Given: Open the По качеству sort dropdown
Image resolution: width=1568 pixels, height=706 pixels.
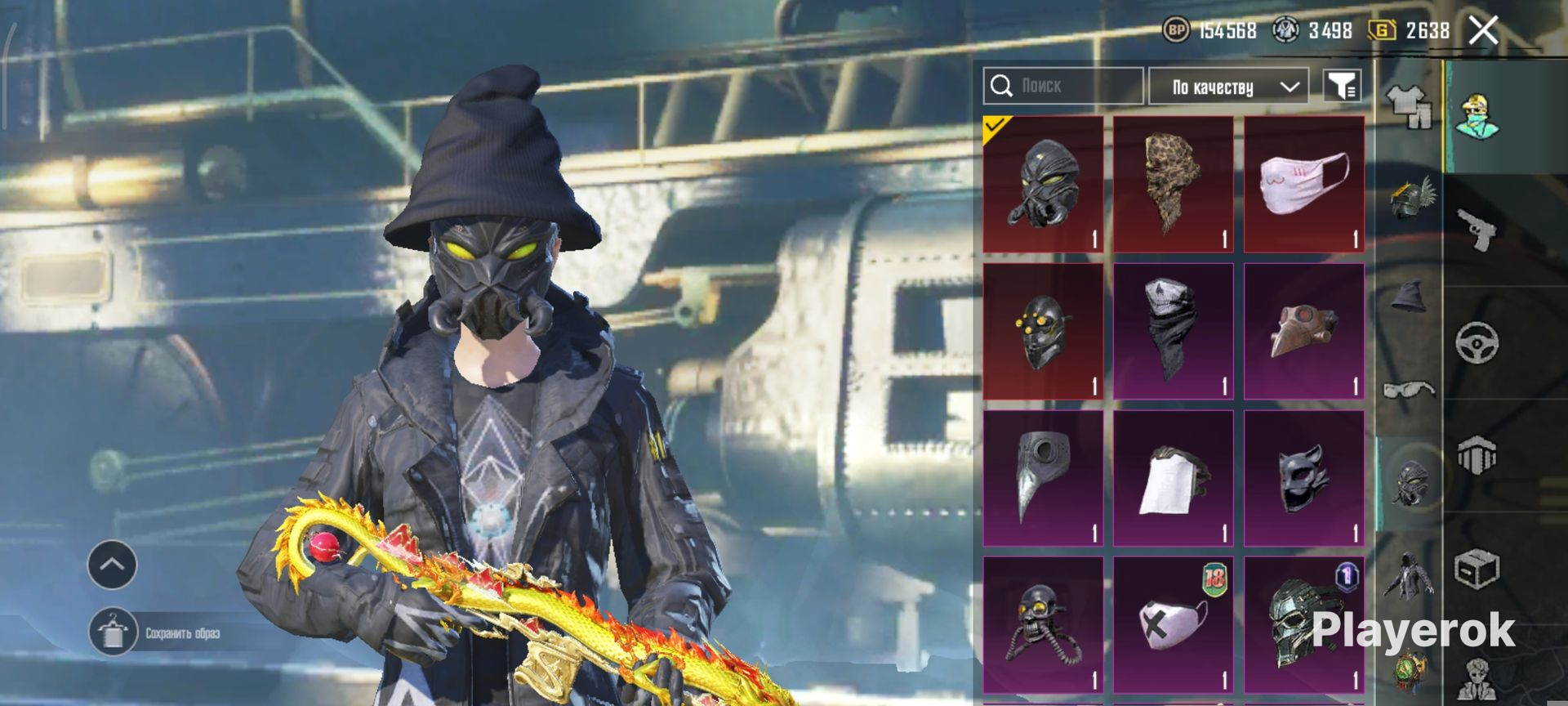Looking at the screenshot, I should tap(1227, 87).
